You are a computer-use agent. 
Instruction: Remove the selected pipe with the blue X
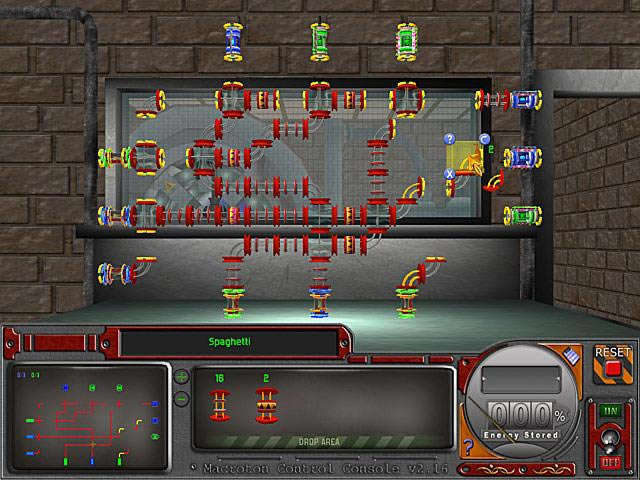[450, 173]
